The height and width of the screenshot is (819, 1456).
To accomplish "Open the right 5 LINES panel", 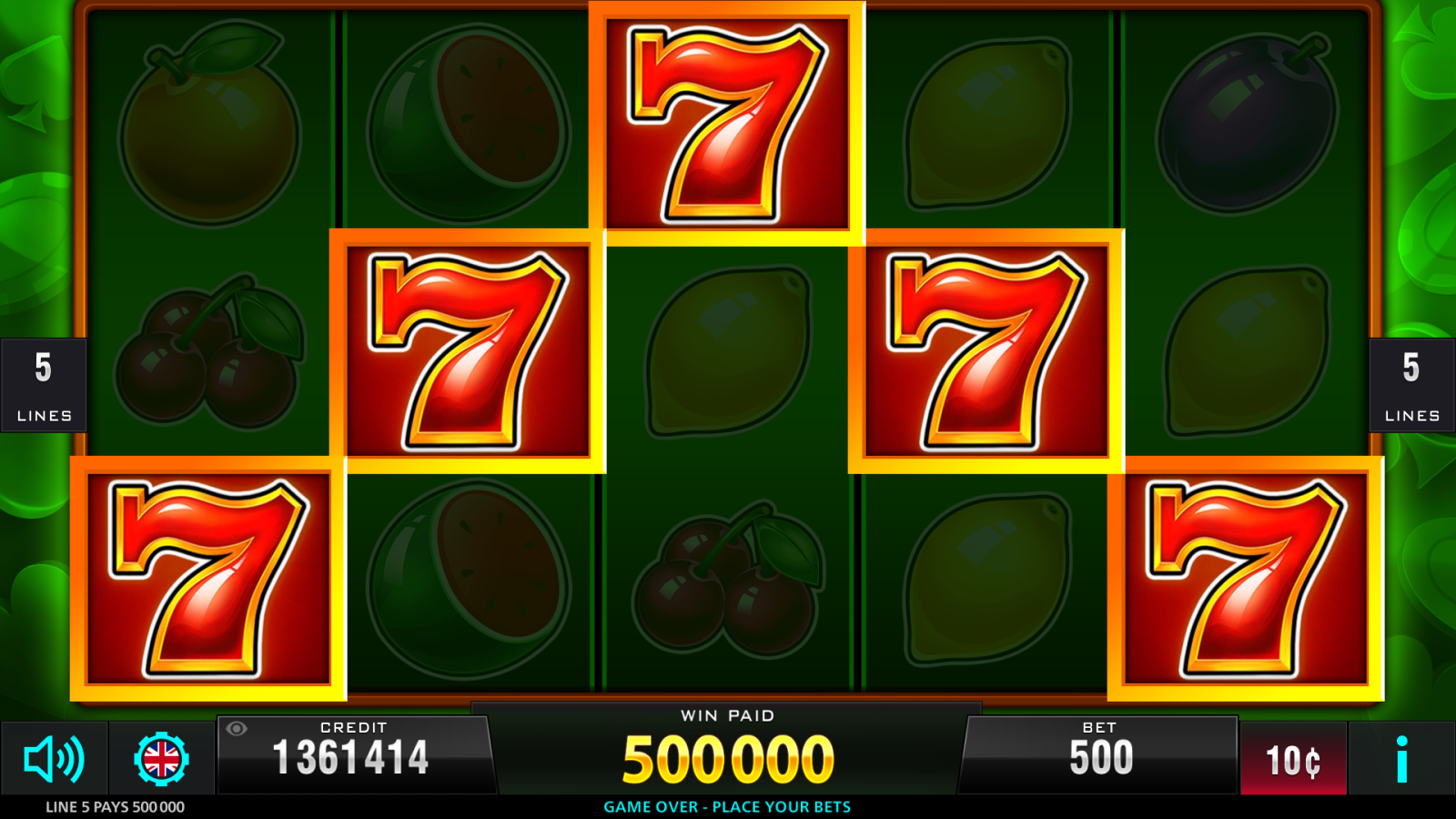I will (x=1411, y=385).
